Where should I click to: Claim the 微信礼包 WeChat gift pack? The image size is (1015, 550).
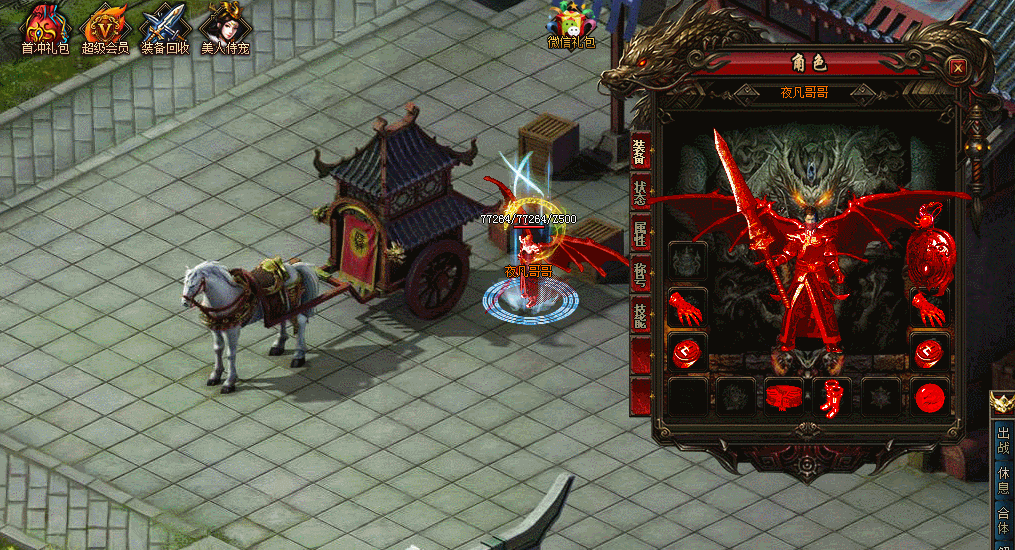pos(571,26)
